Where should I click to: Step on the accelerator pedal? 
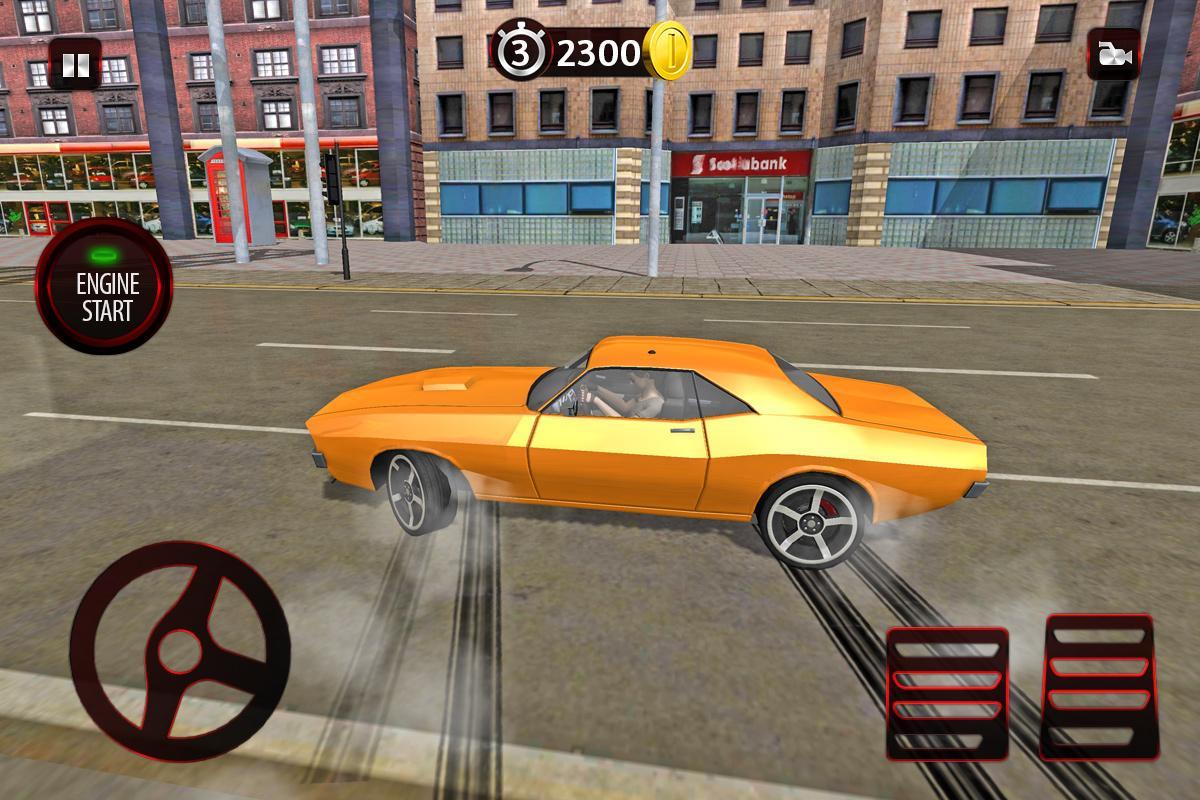coord(1099,685)
